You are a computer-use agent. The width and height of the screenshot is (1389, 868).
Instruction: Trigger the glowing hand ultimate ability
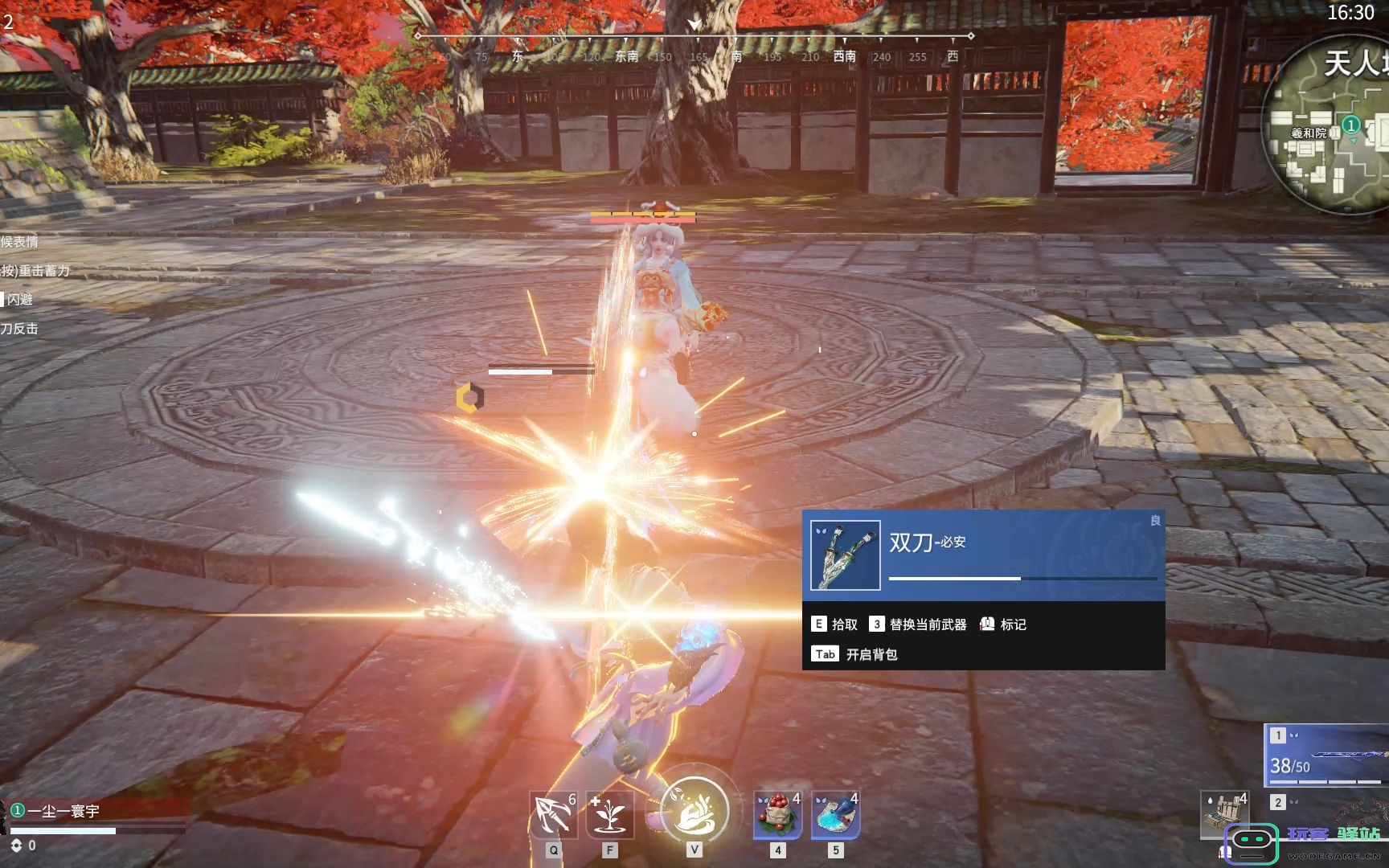coord(694,810)
